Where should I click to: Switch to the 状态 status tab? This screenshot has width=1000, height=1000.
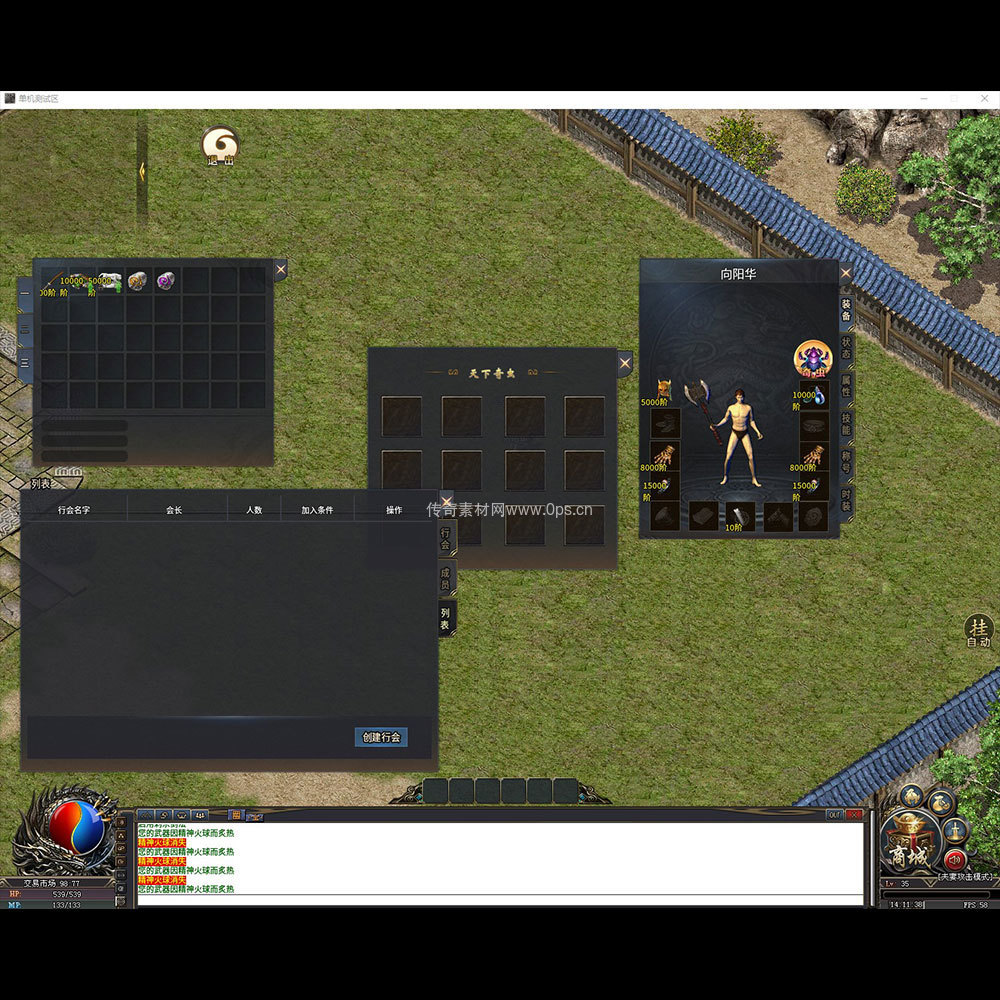pos(846,347)
